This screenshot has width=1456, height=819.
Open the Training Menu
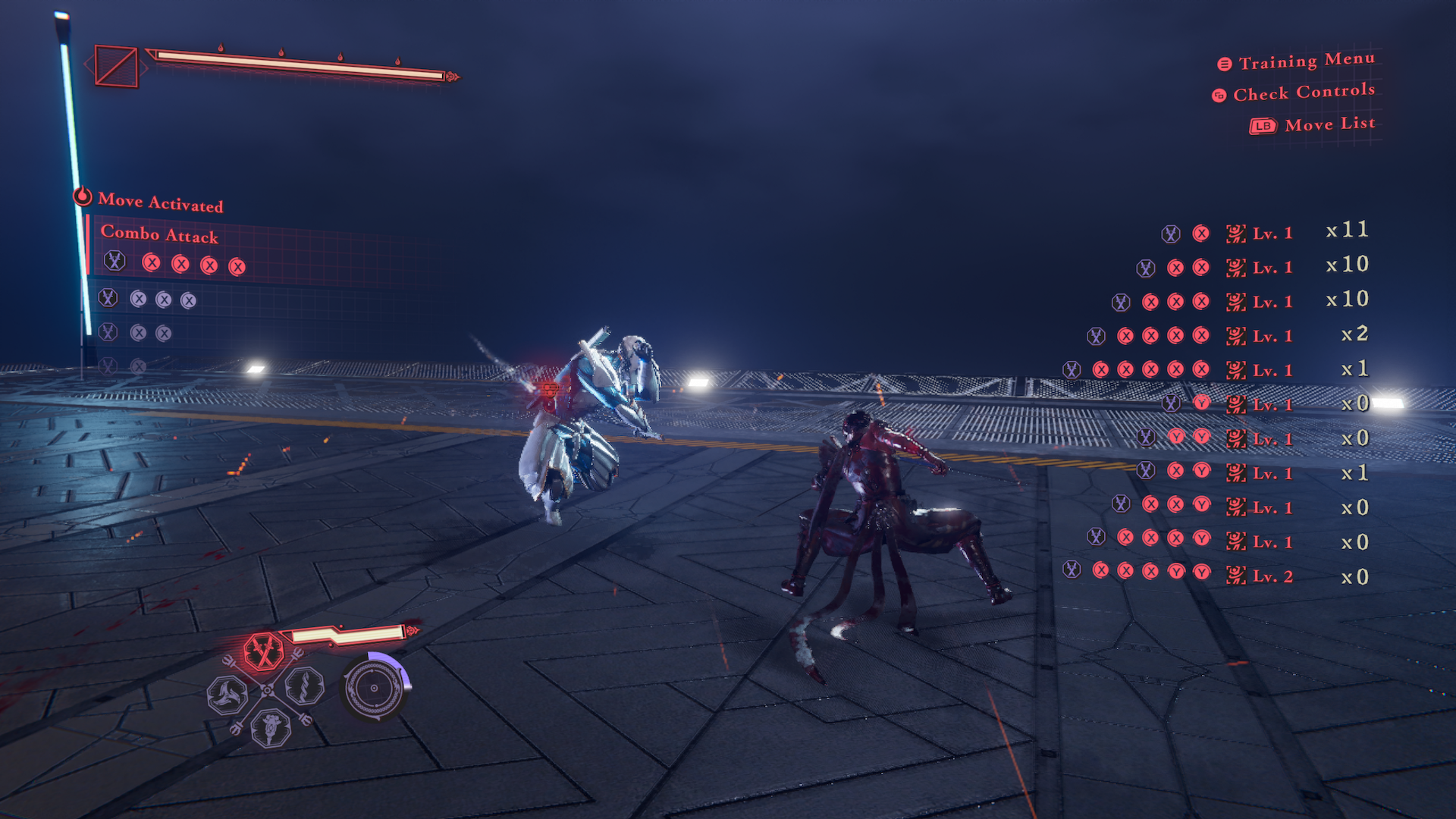coord(1305,61)
